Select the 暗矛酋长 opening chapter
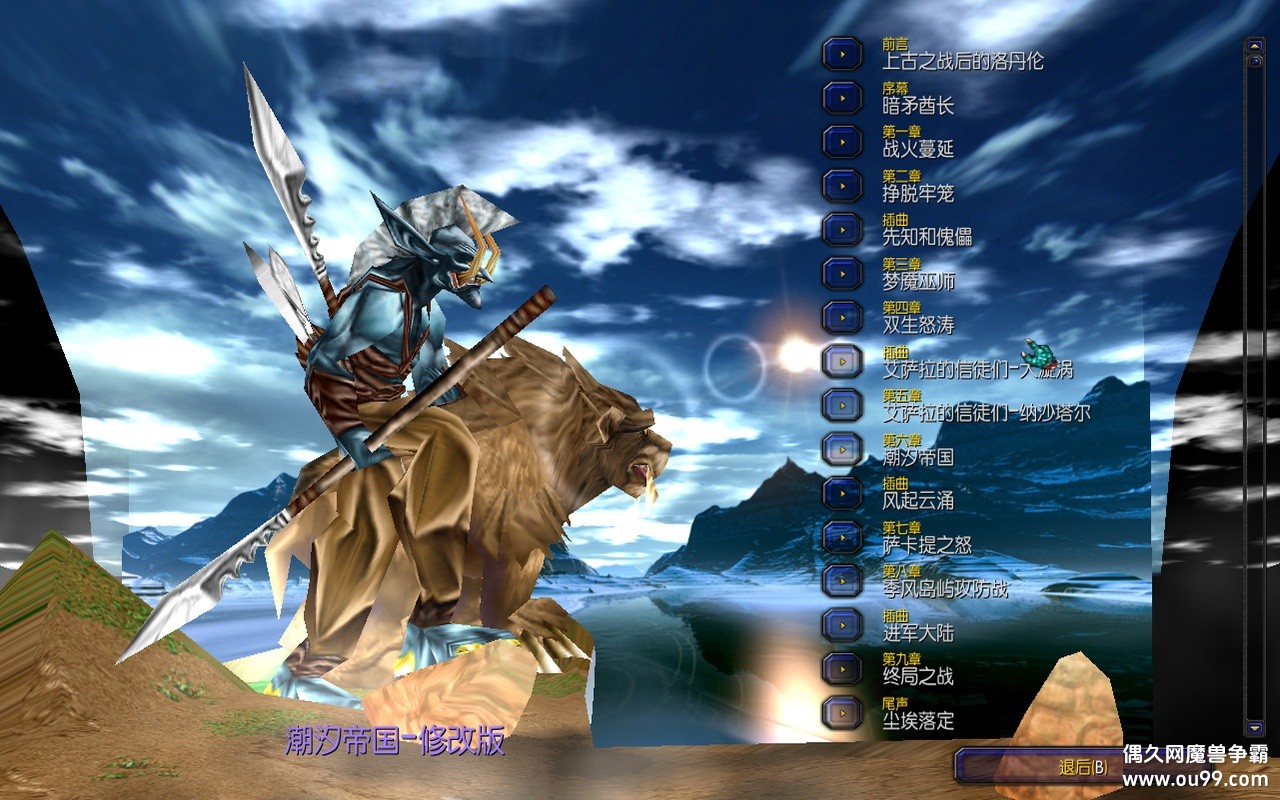 [842, 98]
